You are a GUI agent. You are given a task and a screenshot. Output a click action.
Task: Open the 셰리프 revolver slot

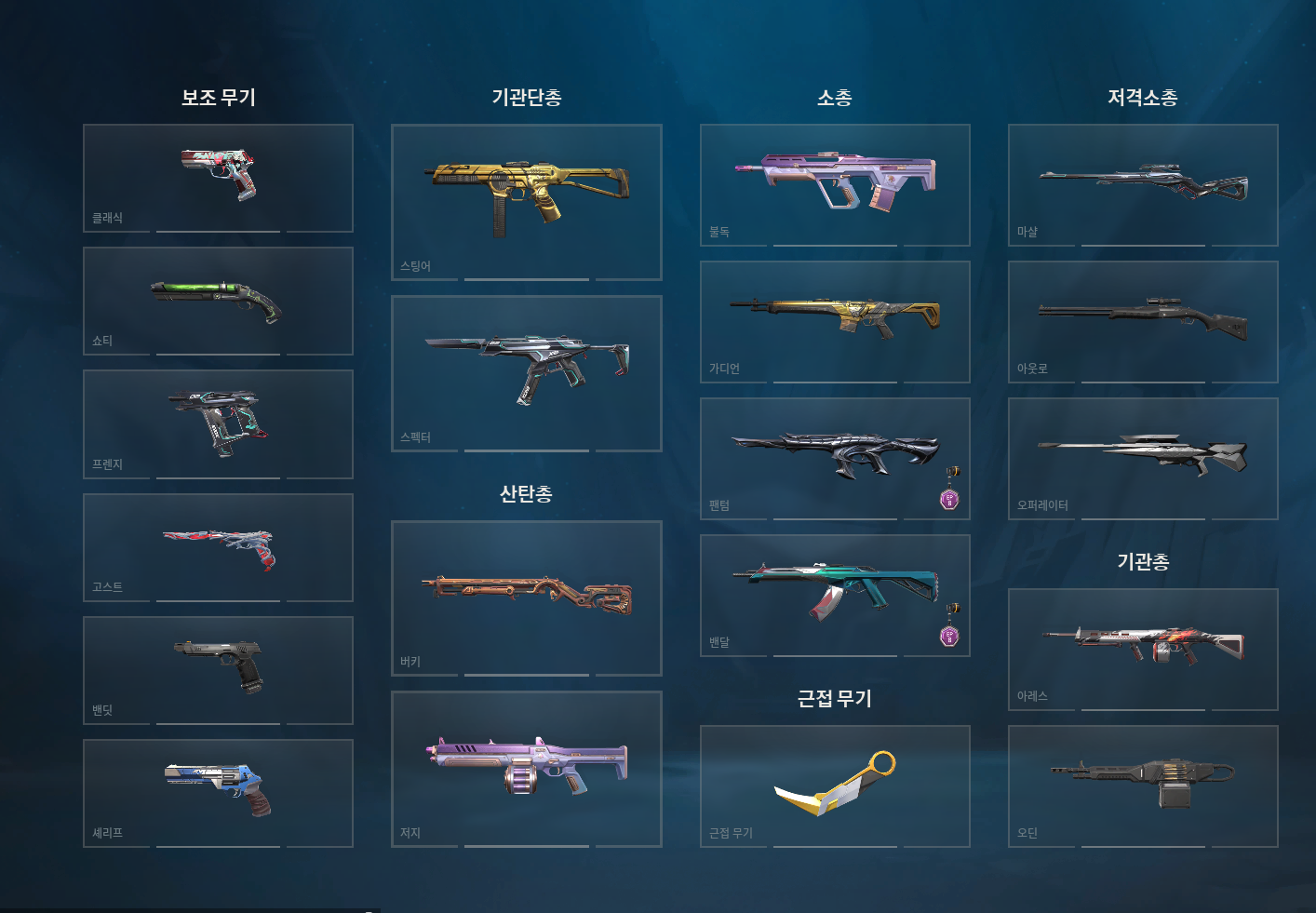217,792
